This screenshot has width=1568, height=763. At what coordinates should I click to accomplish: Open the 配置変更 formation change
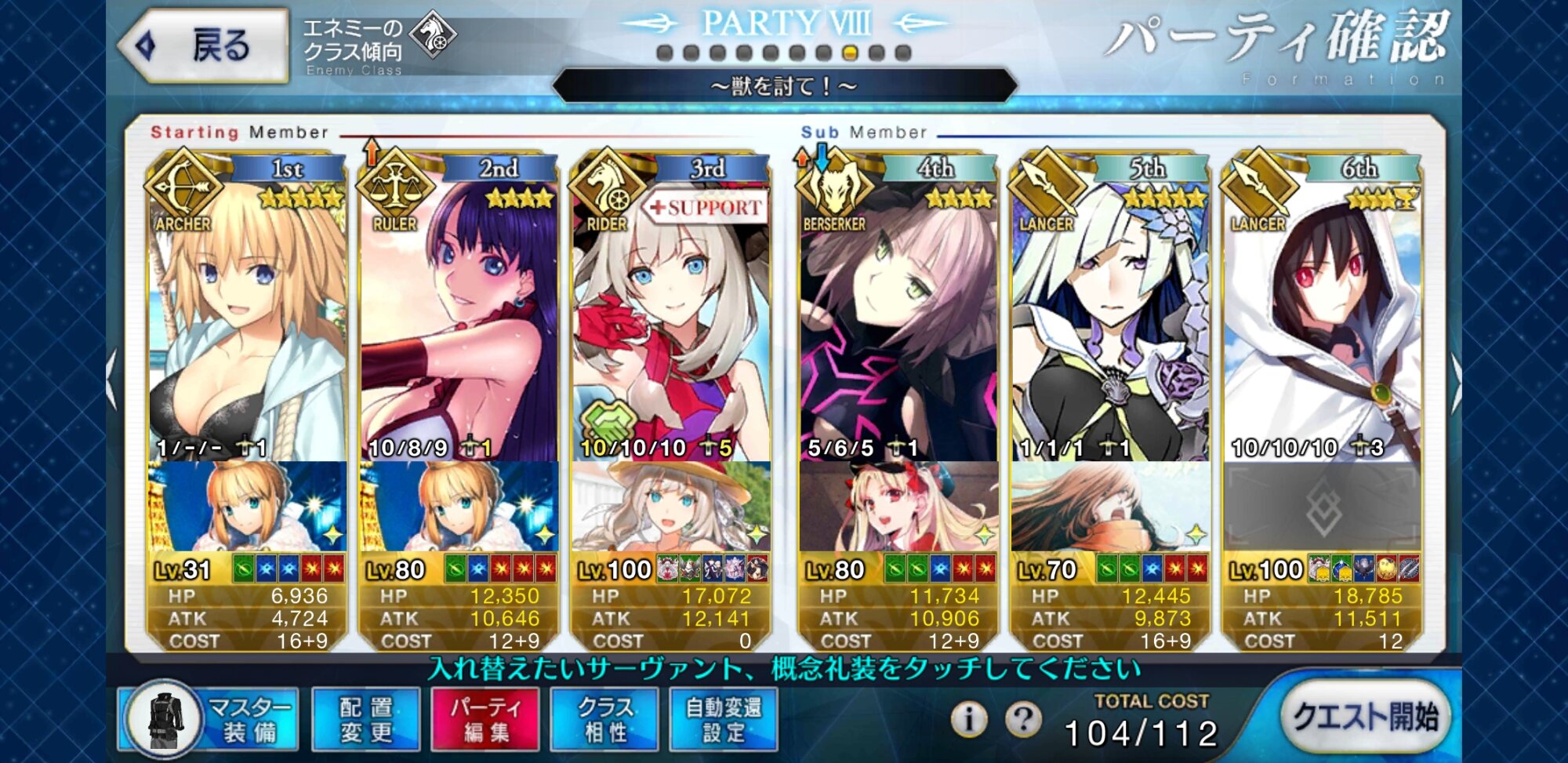tap(366, 719)
